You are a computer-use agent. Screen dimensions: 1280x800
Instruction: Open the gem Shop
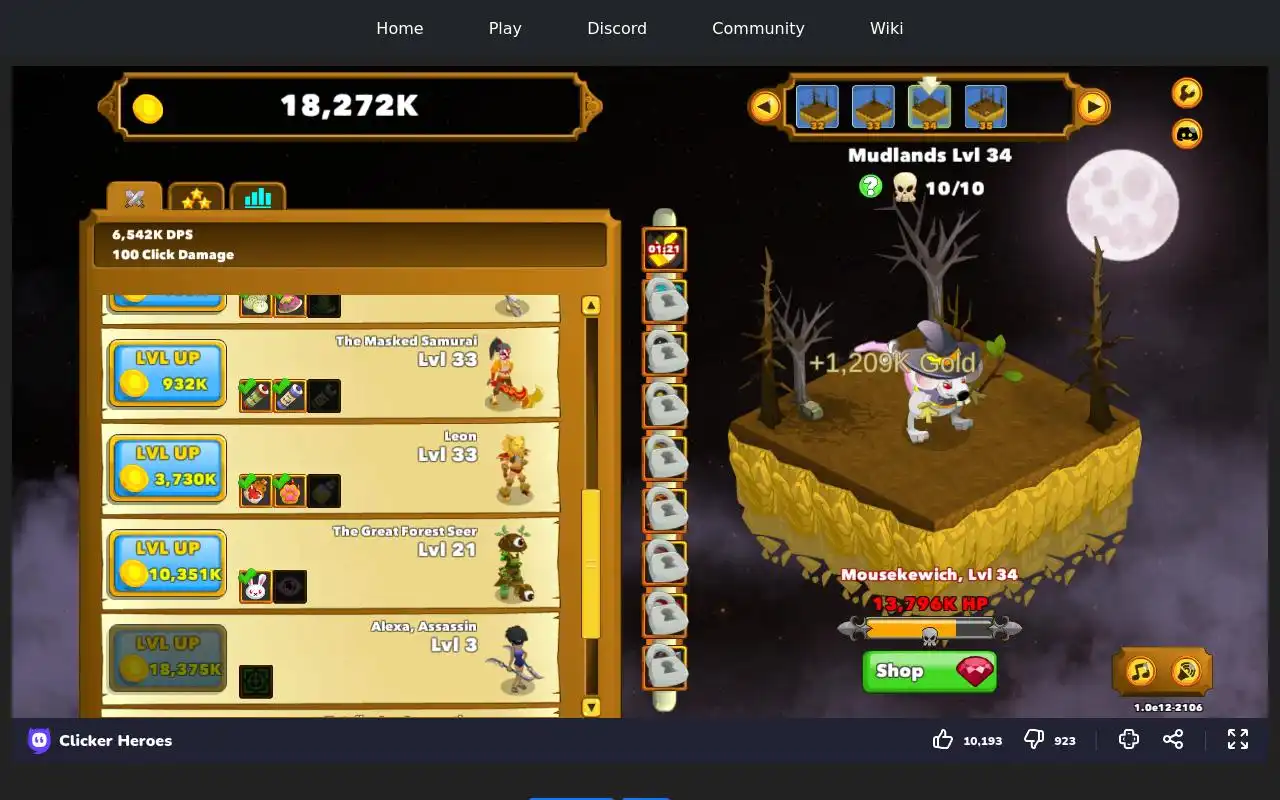tap(929, 671)
